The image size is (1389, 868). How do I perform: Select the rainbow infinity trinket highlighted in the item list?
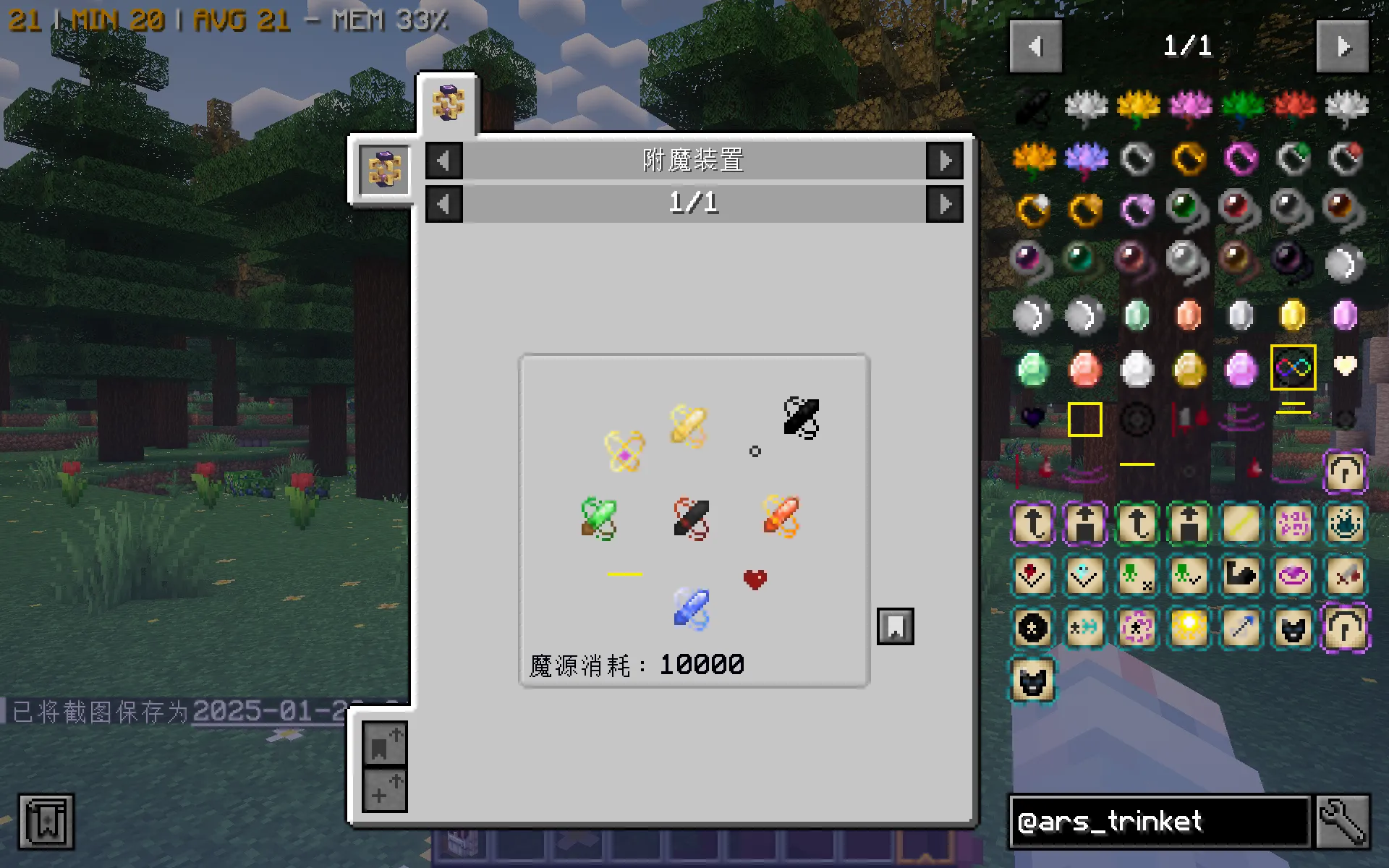pyautogui.click(x=1292, y=367)
